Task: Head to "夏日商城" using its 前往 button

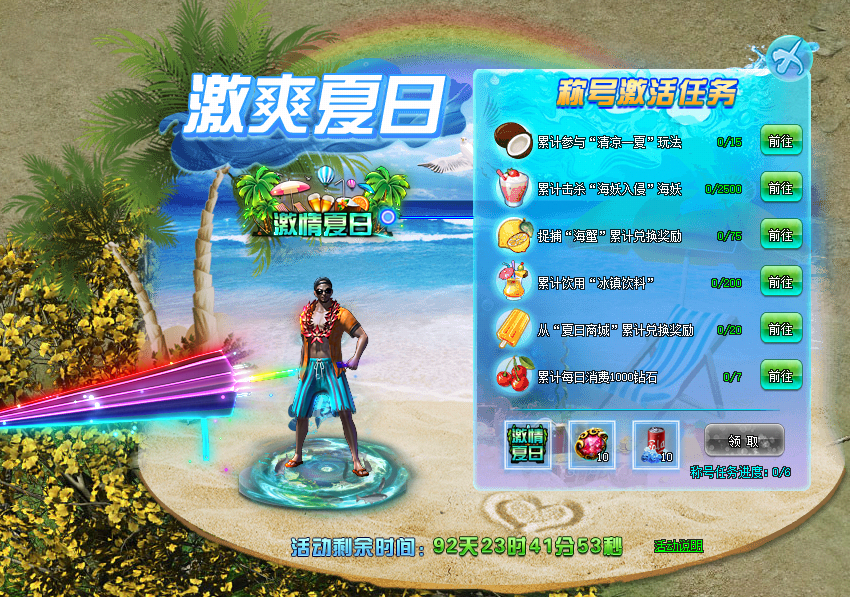Action: [x=780, y=329]
